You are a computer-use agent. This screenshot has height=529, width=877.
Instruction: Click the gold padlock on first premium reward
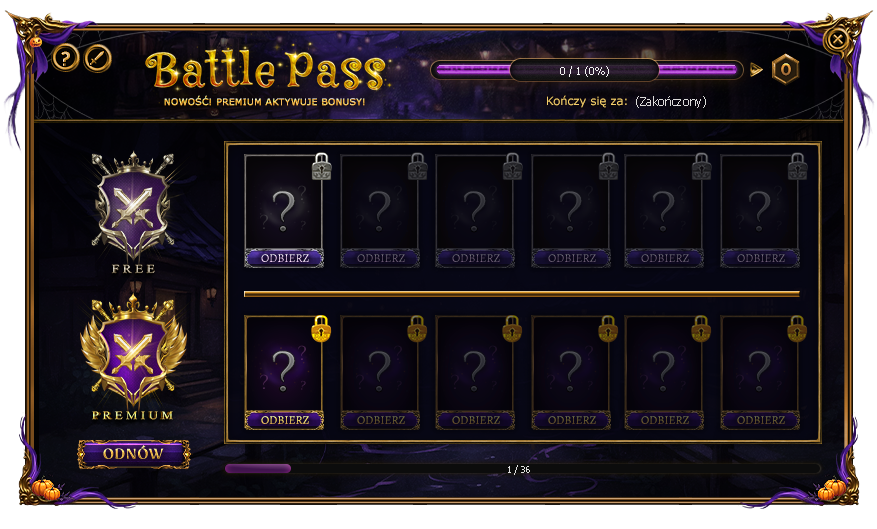(x=321, y=328)
